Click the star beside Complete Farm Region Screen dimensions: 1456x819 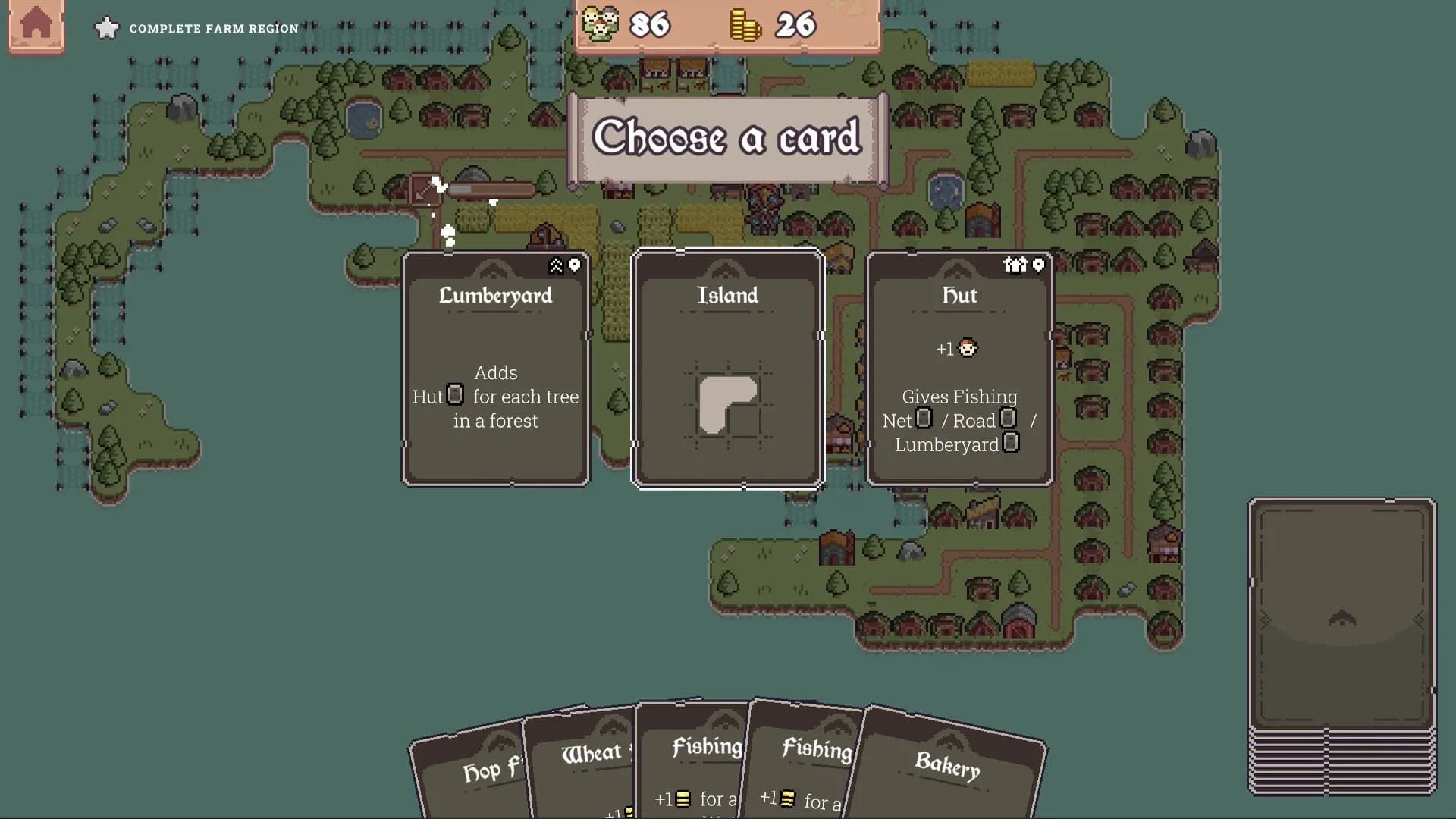coord(107,28)
